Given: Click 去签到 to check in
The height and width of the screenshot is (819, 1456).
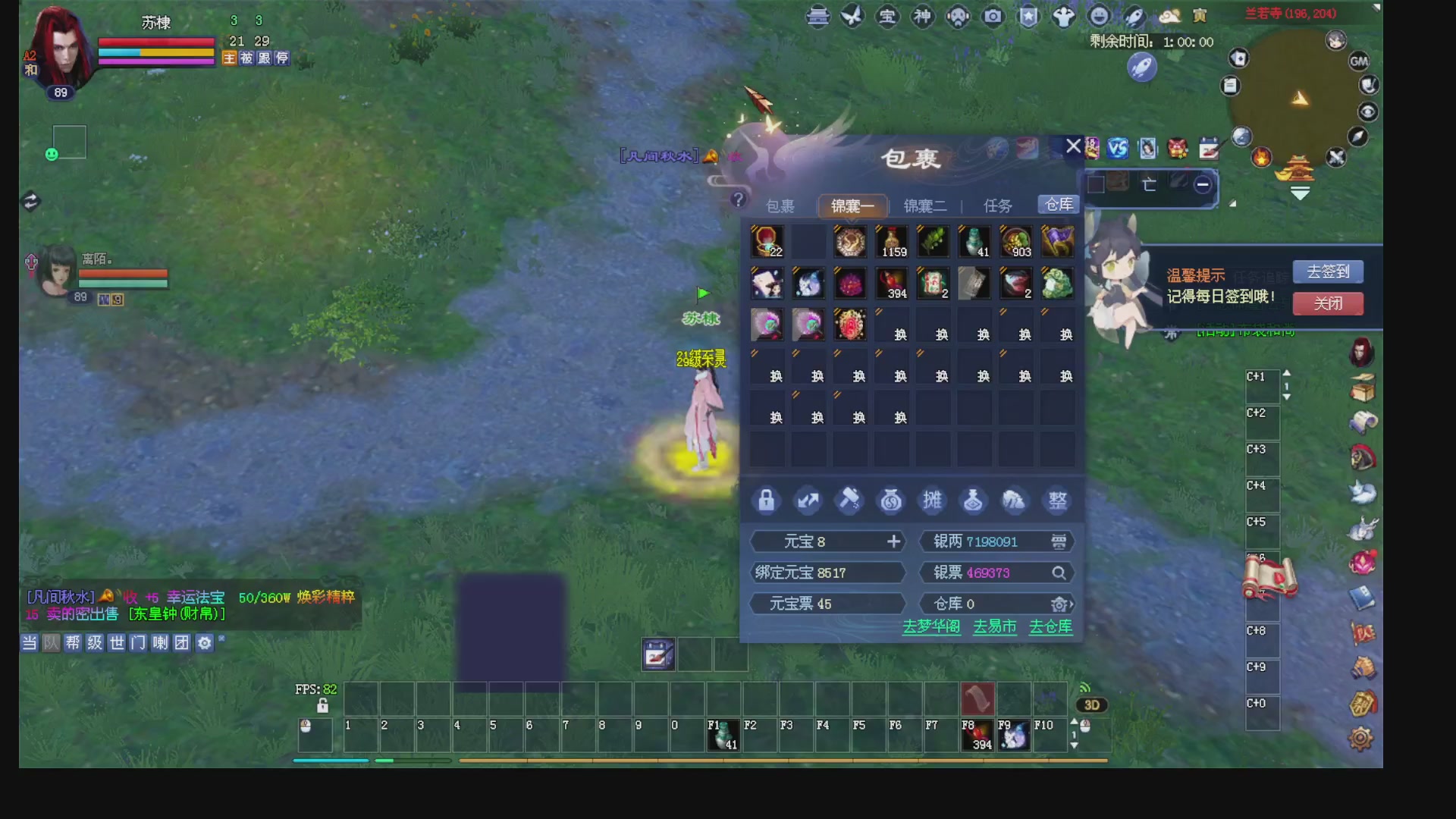Looking at the screenshot, I should (1328, 271).
